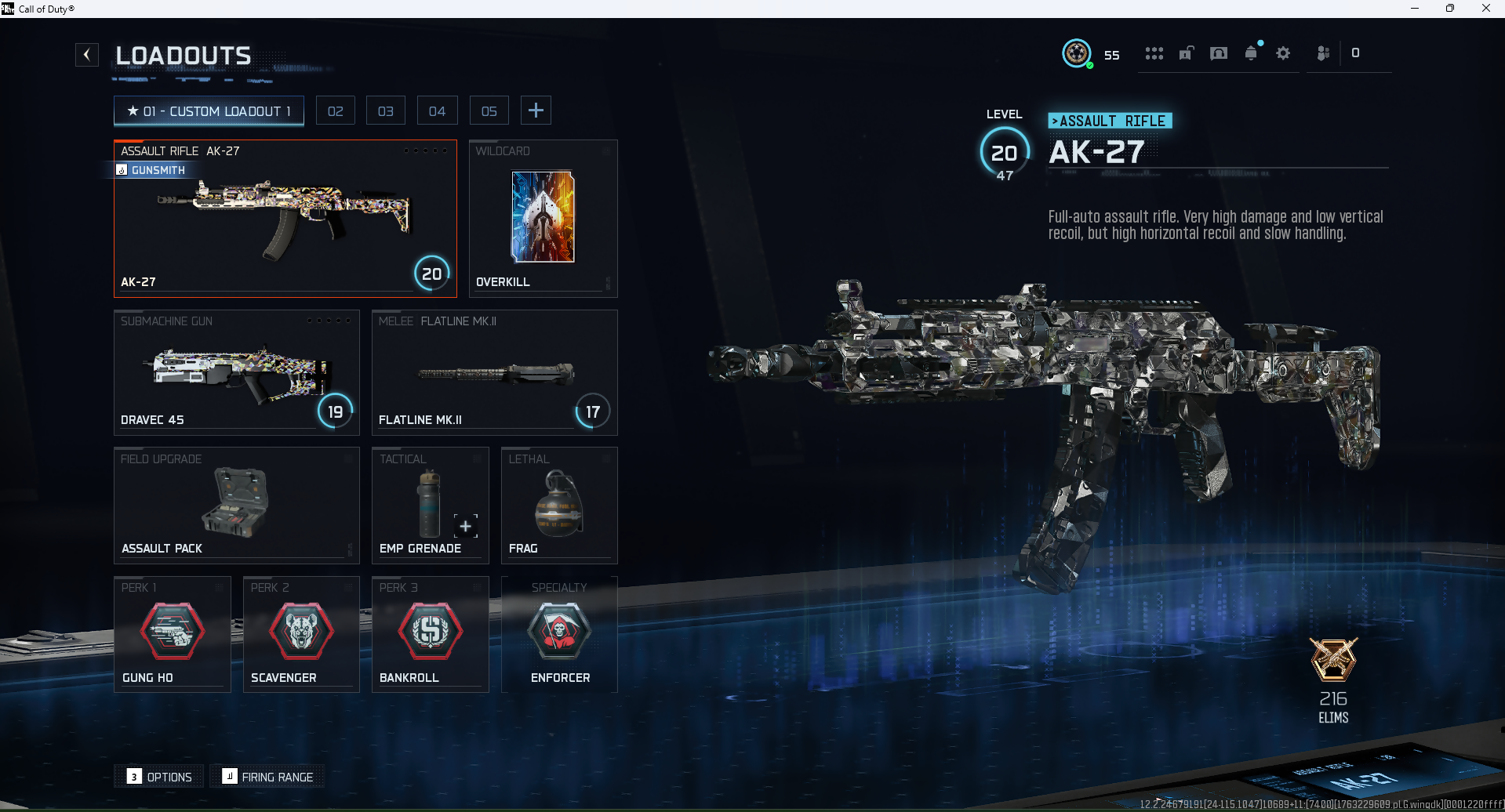1505x812 pixels.
Task: Select the Custom Loadout 1 tab
Action: point(209,111)
